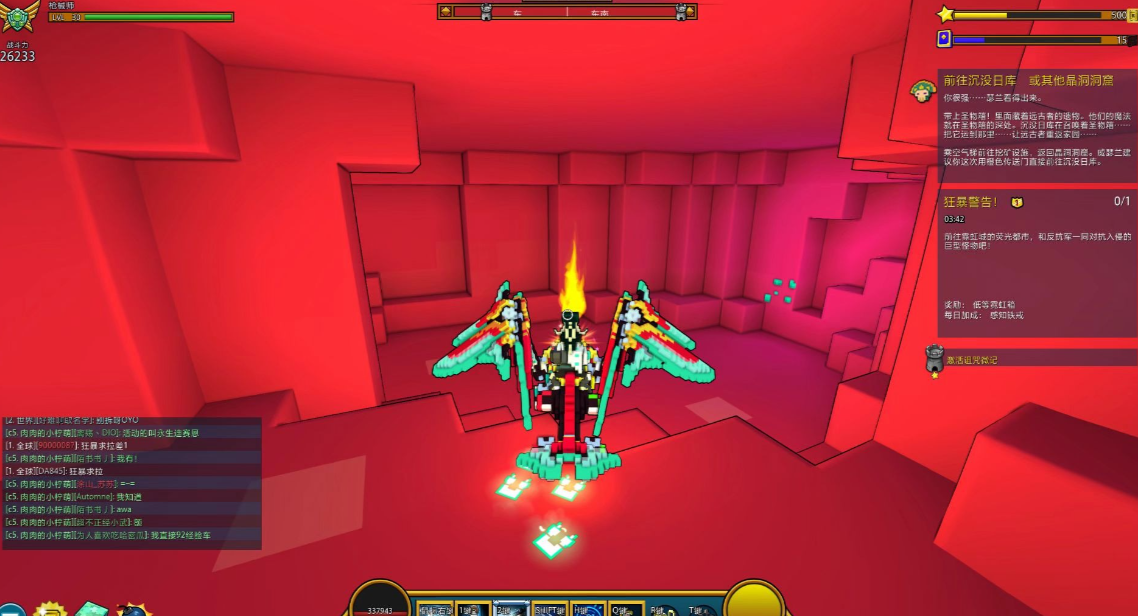
Task: Open the 前往沉没日库 quest entry
Action: click(x=1025, y=80)
